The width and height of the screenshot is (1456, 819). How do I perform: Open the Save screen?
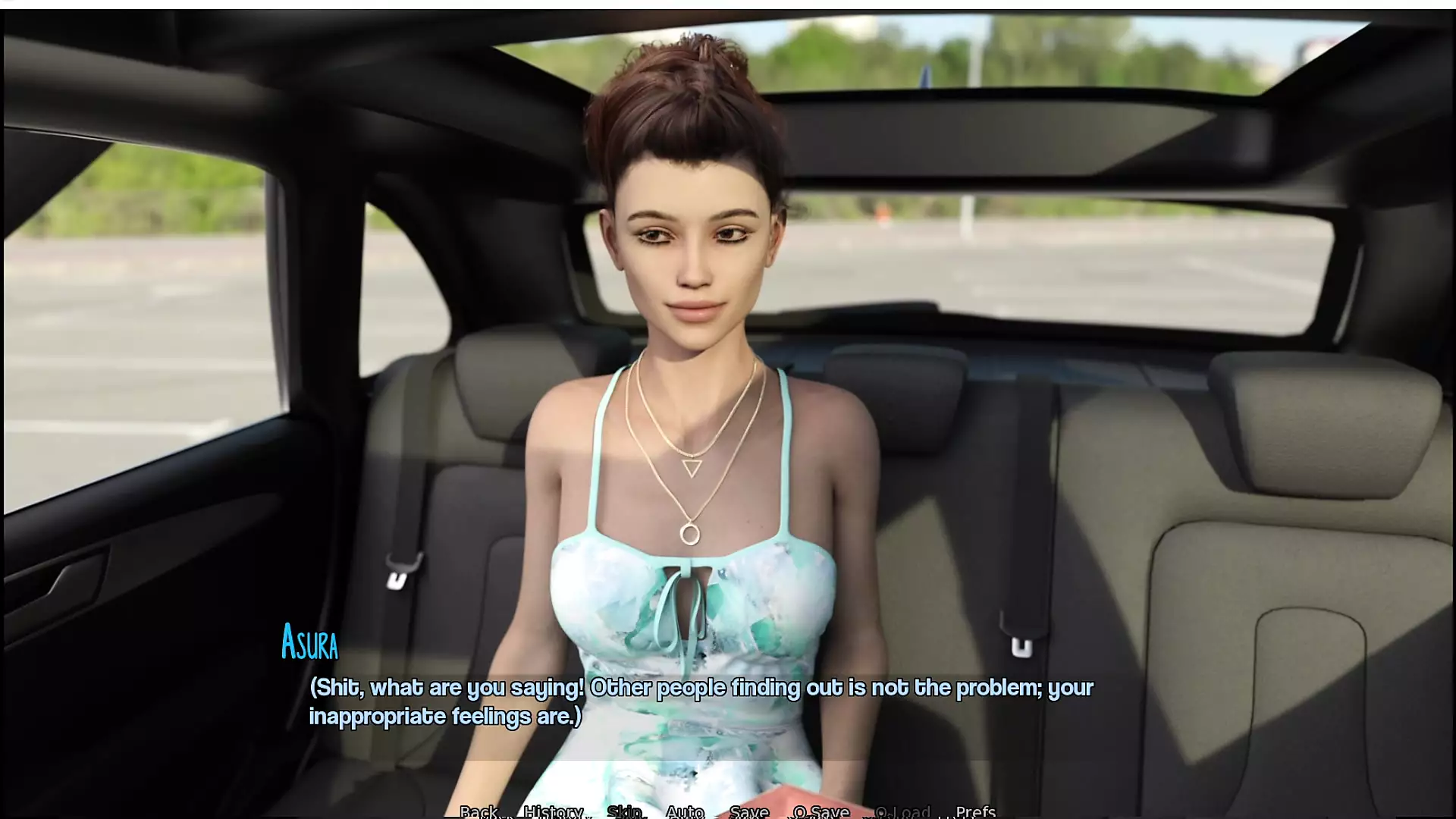click(748, 811)
